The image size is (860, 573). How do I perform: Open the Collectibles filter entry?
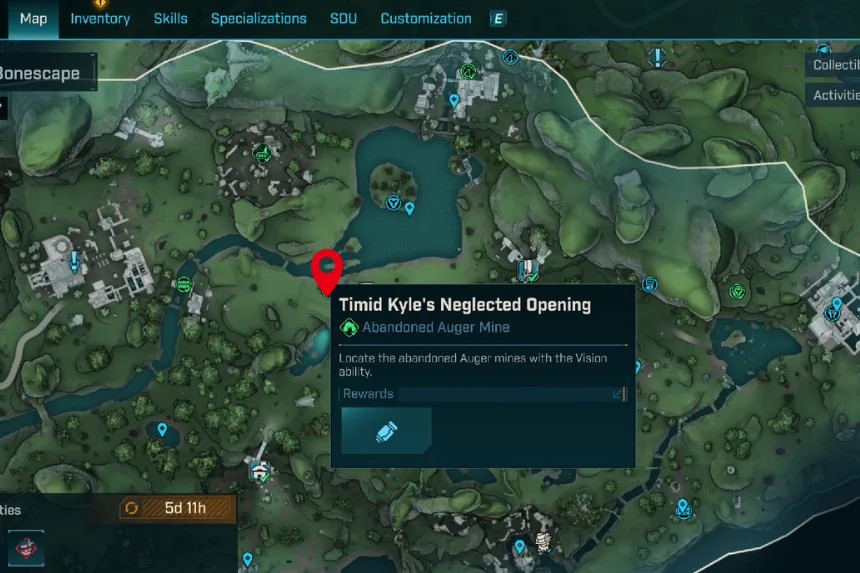point(835,65)
